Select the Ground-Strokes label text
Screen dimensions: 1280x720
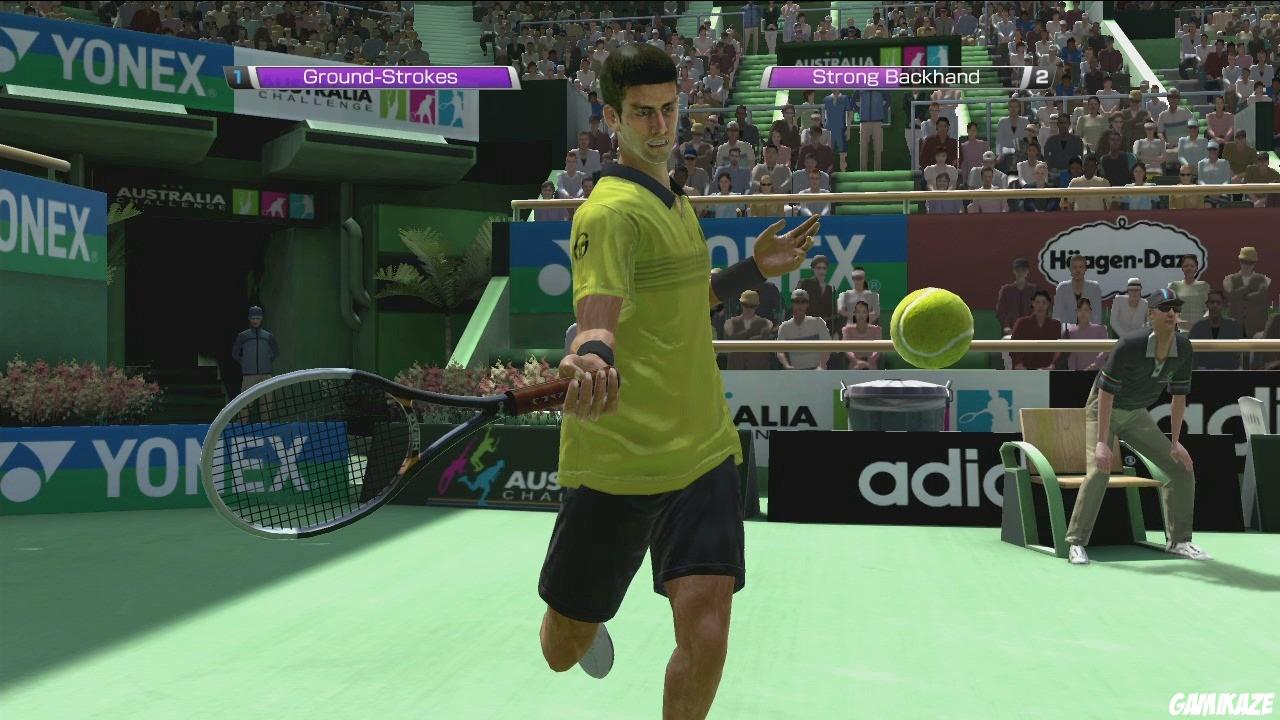(380, 76)
